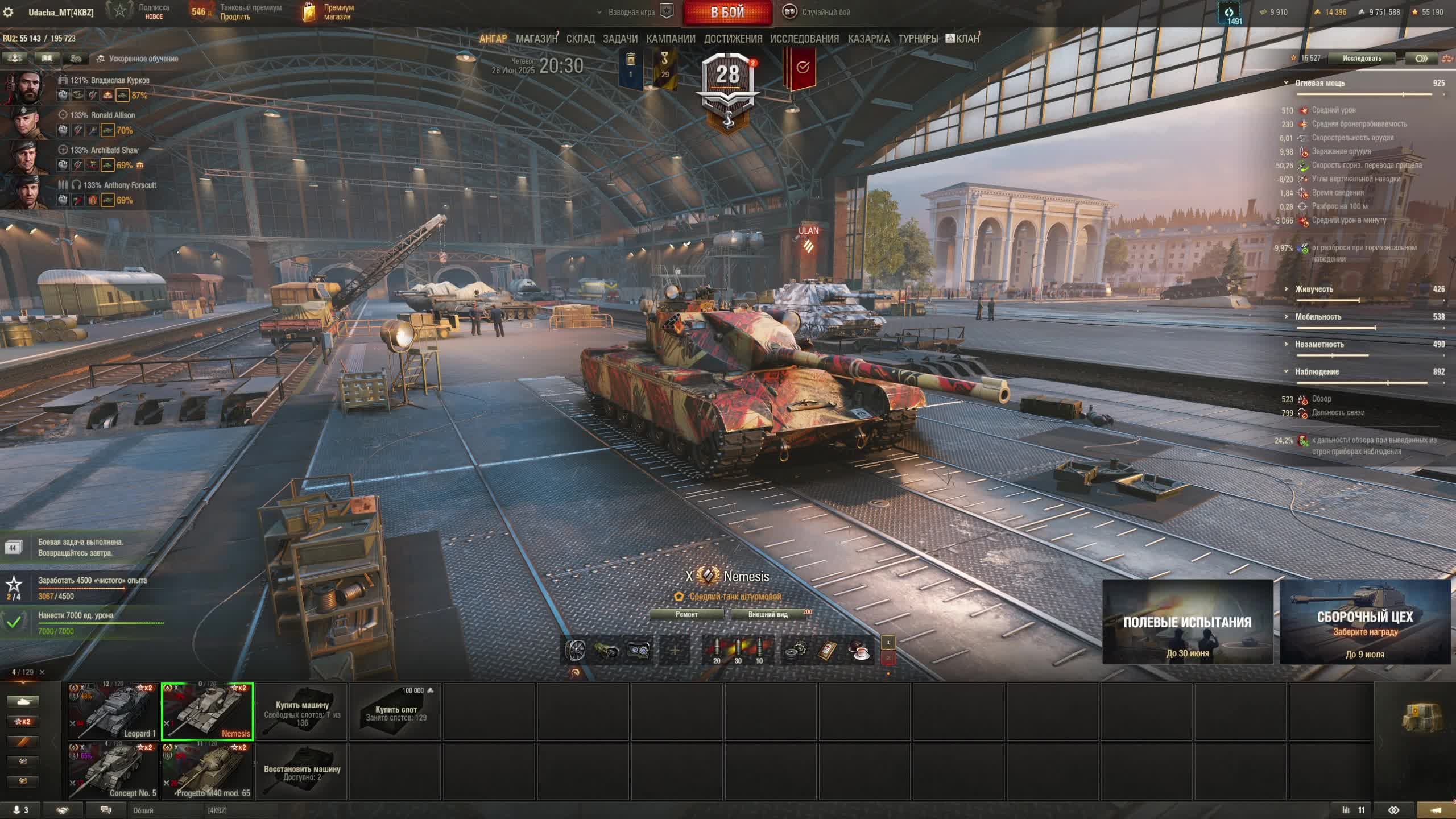The width and height of the screenshot is (1456, 819).
Task: Select the Leopard 1 tank in carousel
Action: [x=113, y=711]
